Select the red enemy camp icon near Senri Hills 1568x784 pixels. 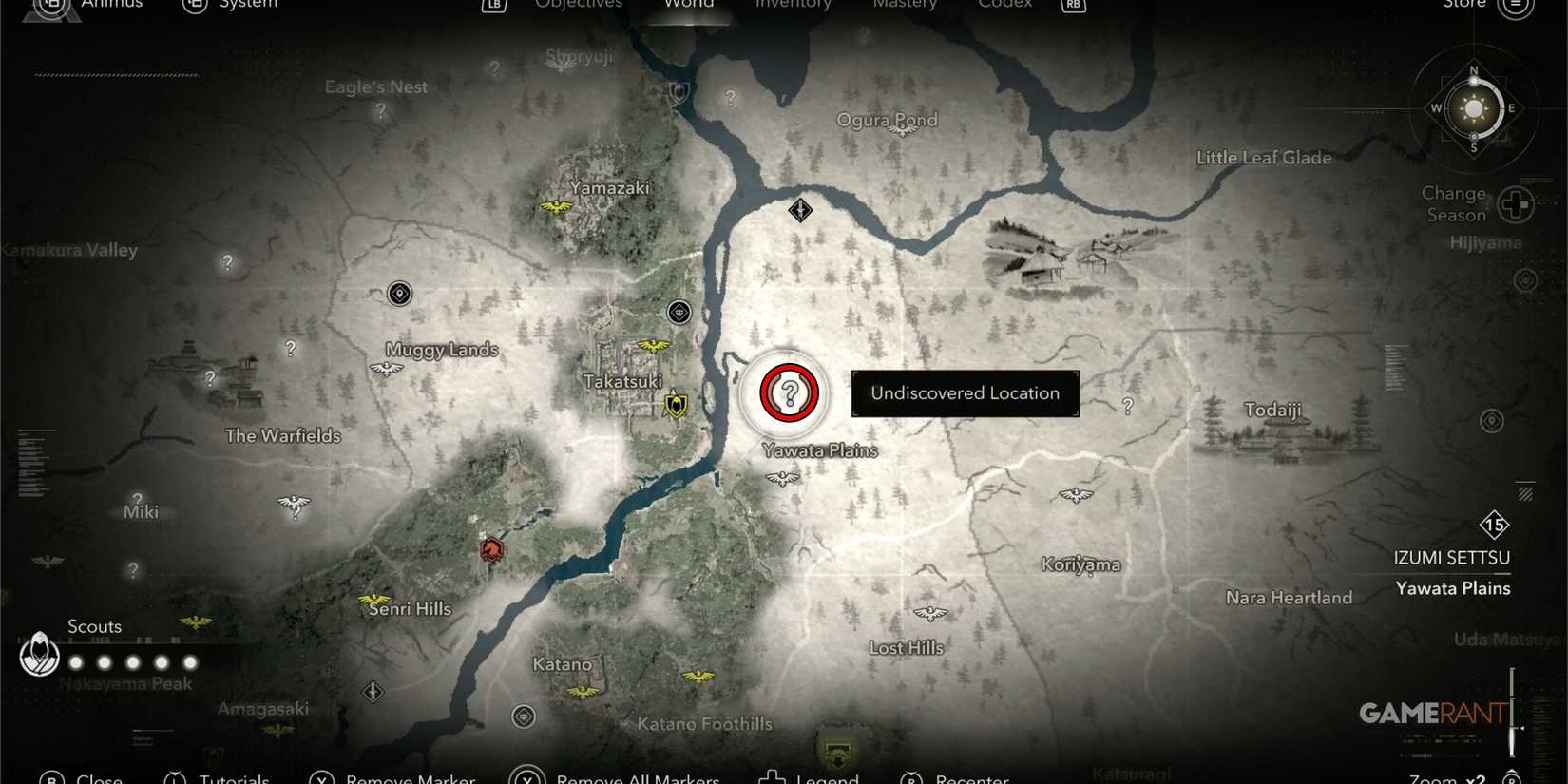click(490, 548)
